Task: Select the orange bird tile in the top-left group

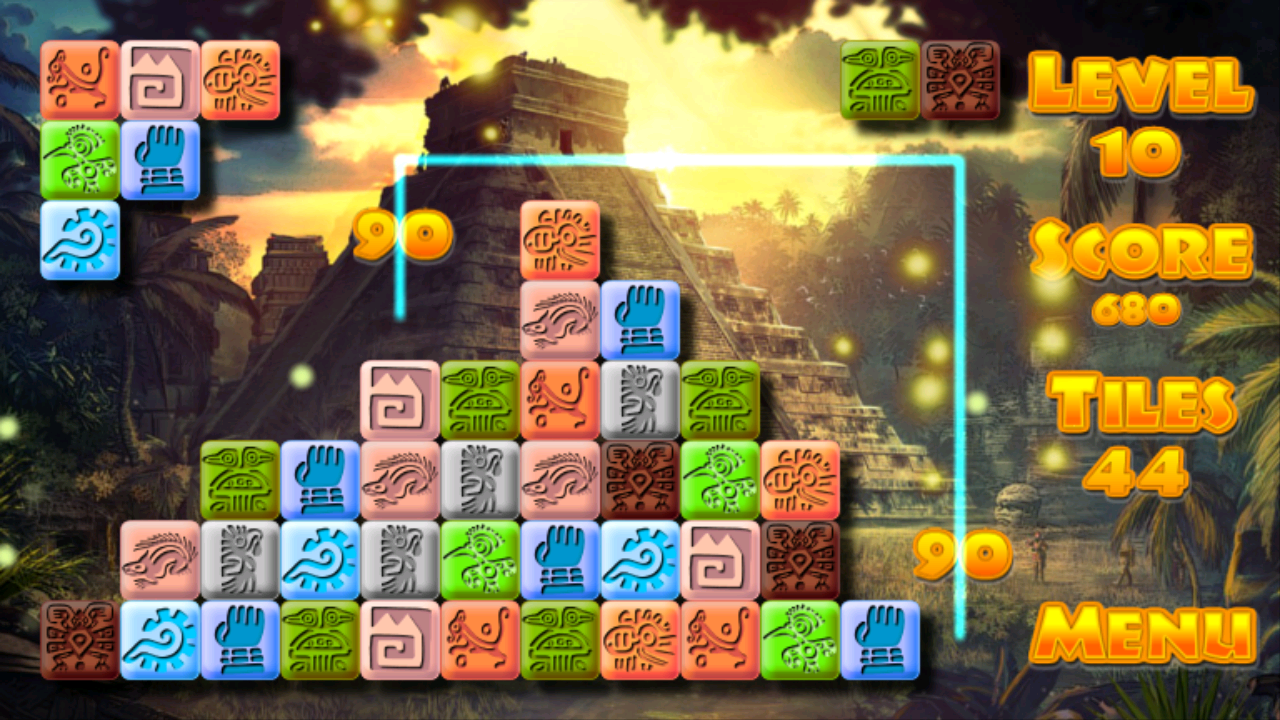Action: (x=242, y=80)
